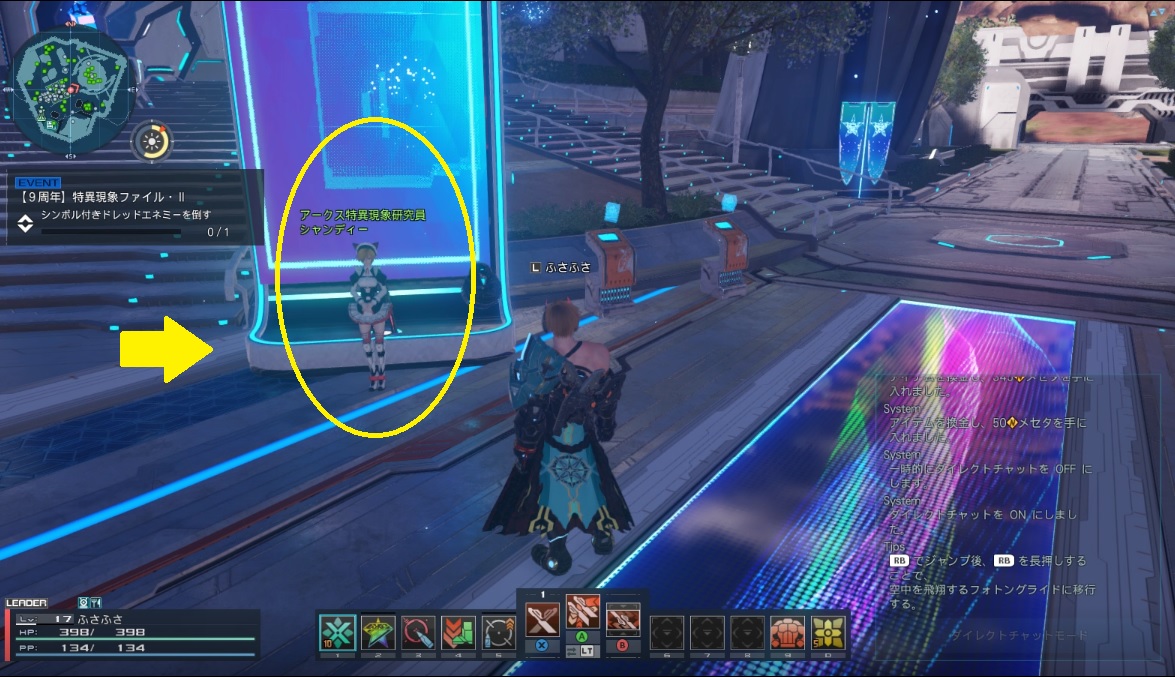1175x677 pixels.
Task: Use the teal cross item in slot 1
Action: (x=338, y=632)
